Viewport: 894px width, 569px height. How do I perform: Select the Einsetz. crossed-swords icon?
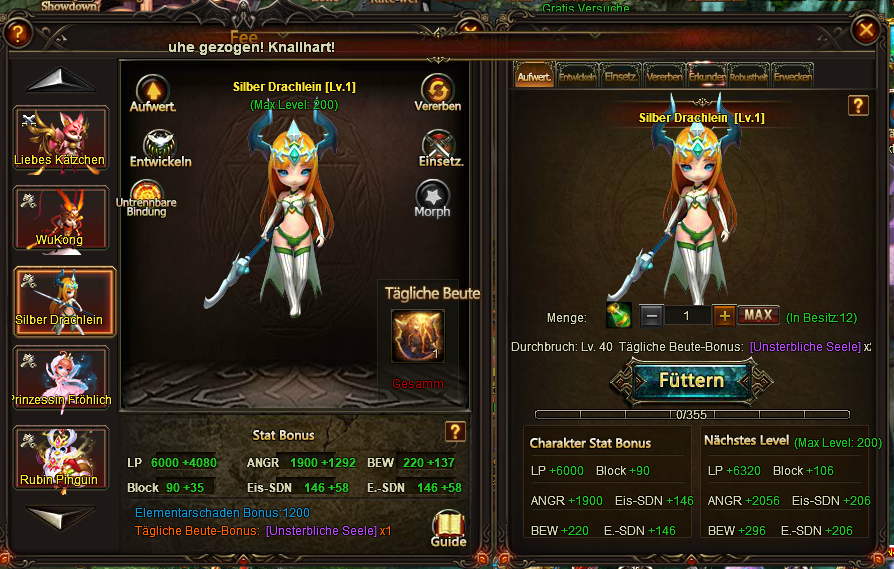[x=438, y=145]
